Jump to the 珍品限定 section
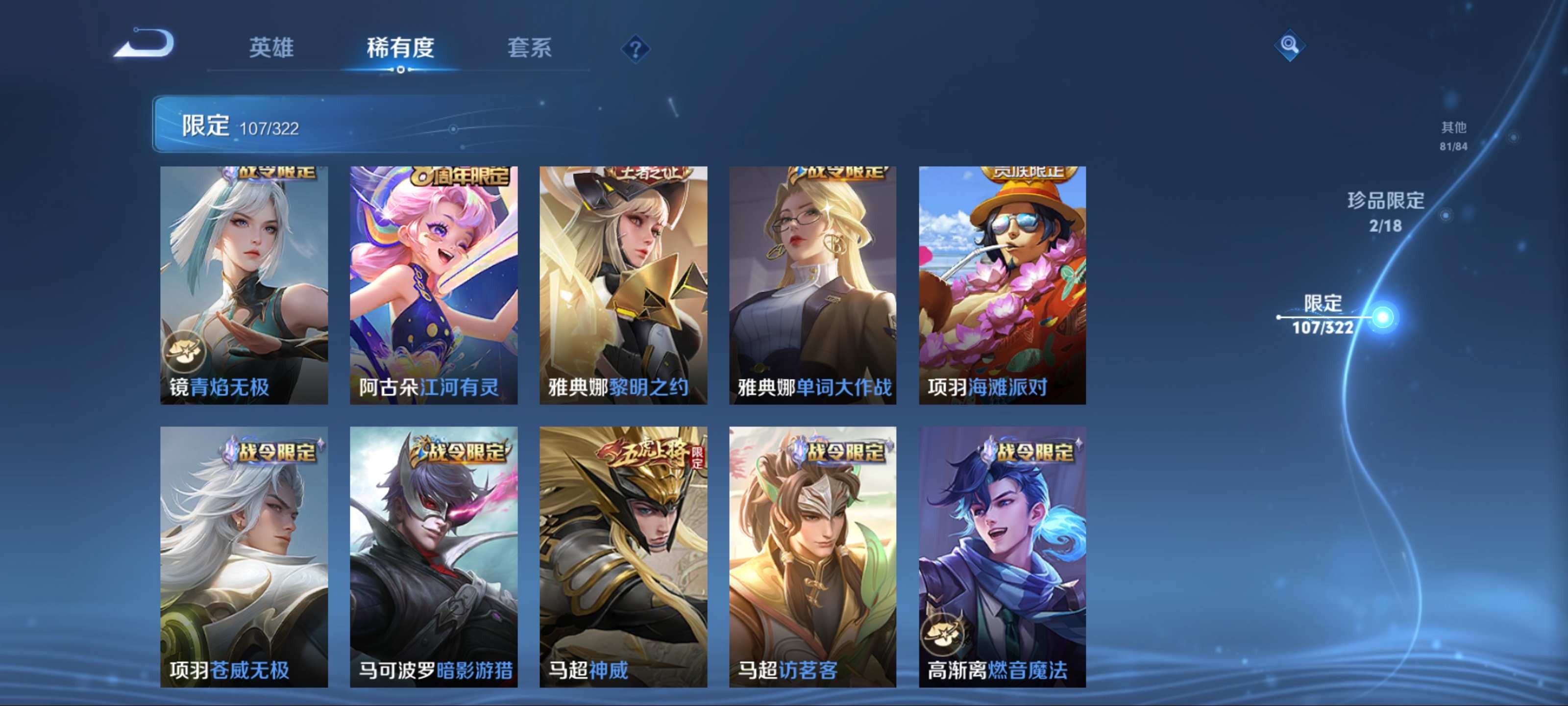 1385,211
